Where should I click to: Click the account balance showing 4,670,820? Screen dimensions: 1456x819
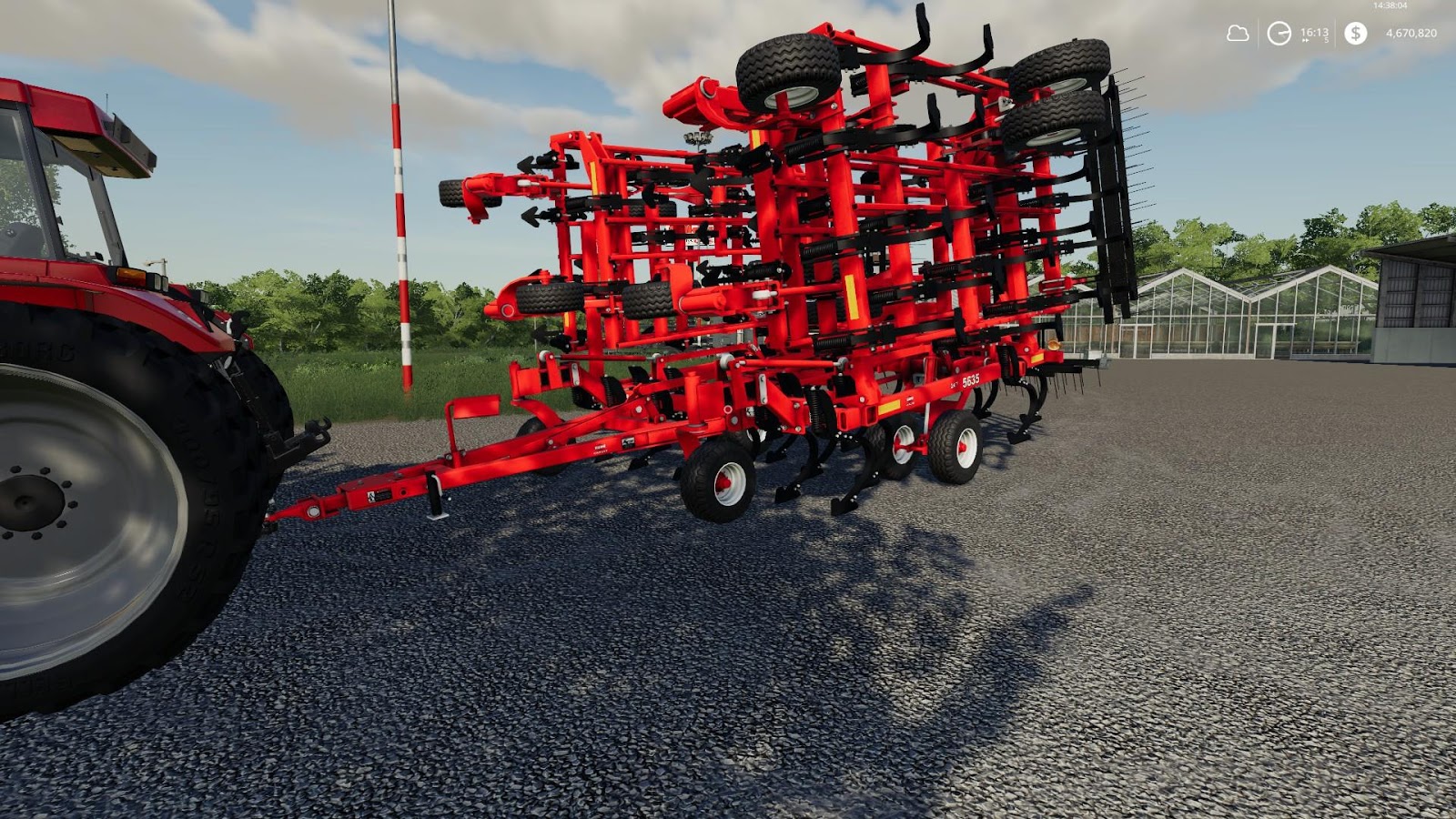pos(1410,34)
